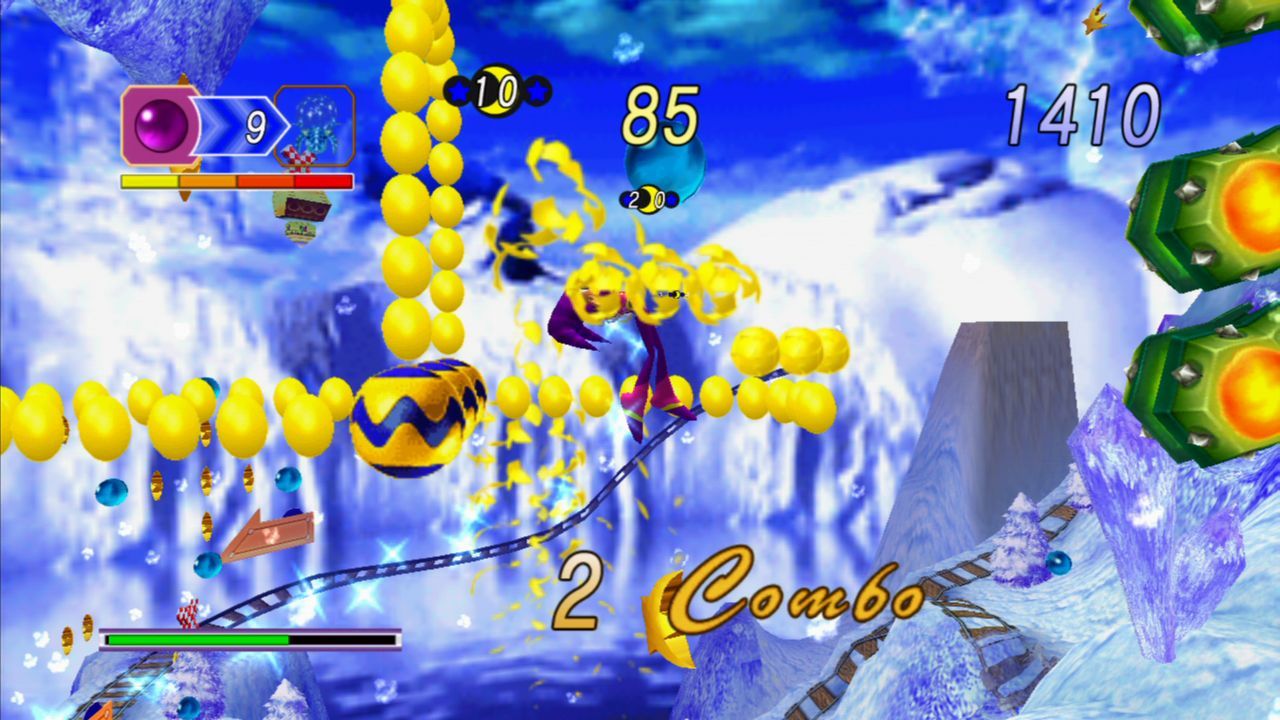The width and height of the screenshot is (1280, 720).
Task: Toggle the Ideya capture frame in the HUD
Action: pos(317,127)
